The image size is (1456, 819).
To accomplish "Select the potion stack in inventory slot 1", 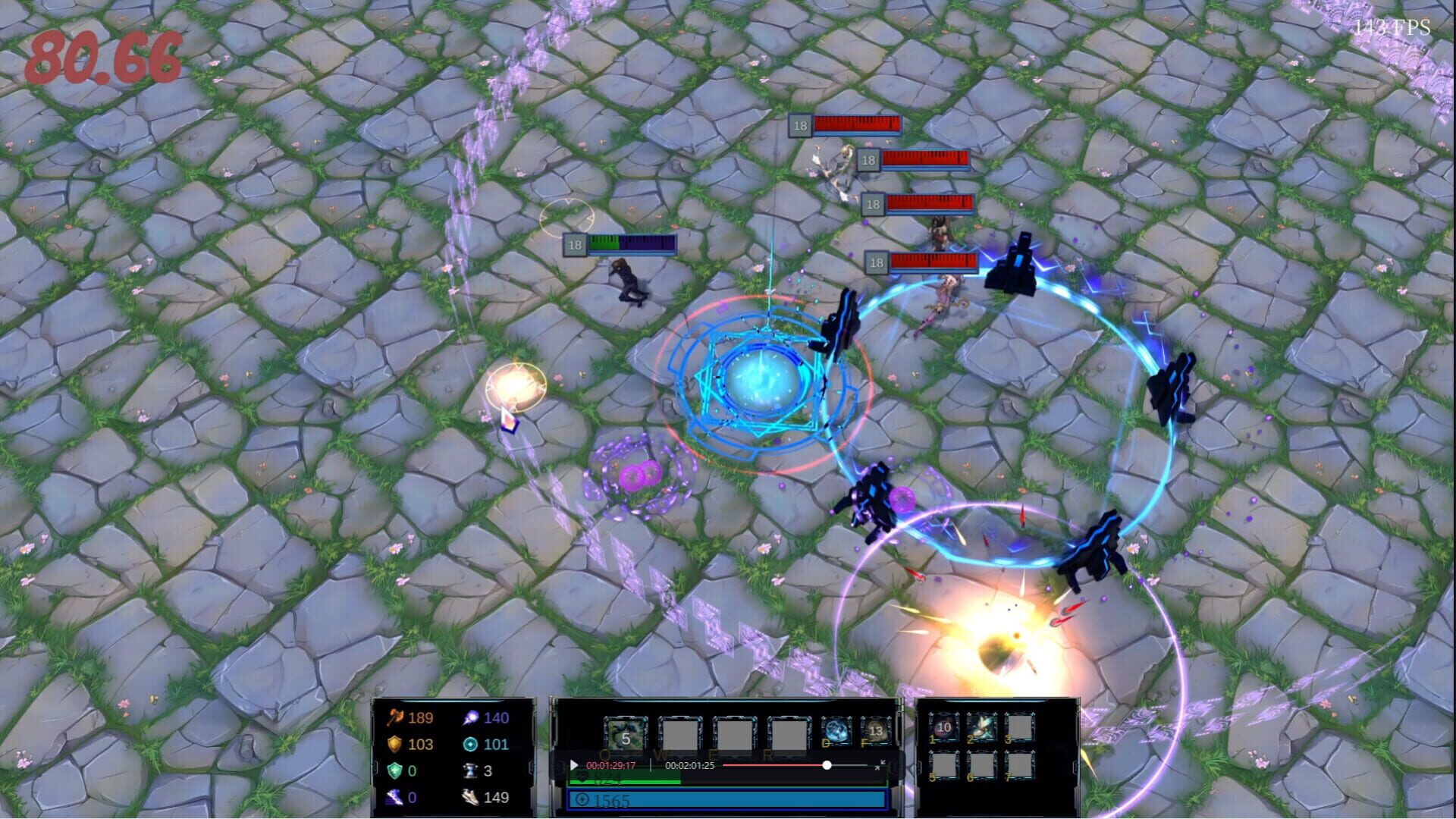I will [943, 728].
